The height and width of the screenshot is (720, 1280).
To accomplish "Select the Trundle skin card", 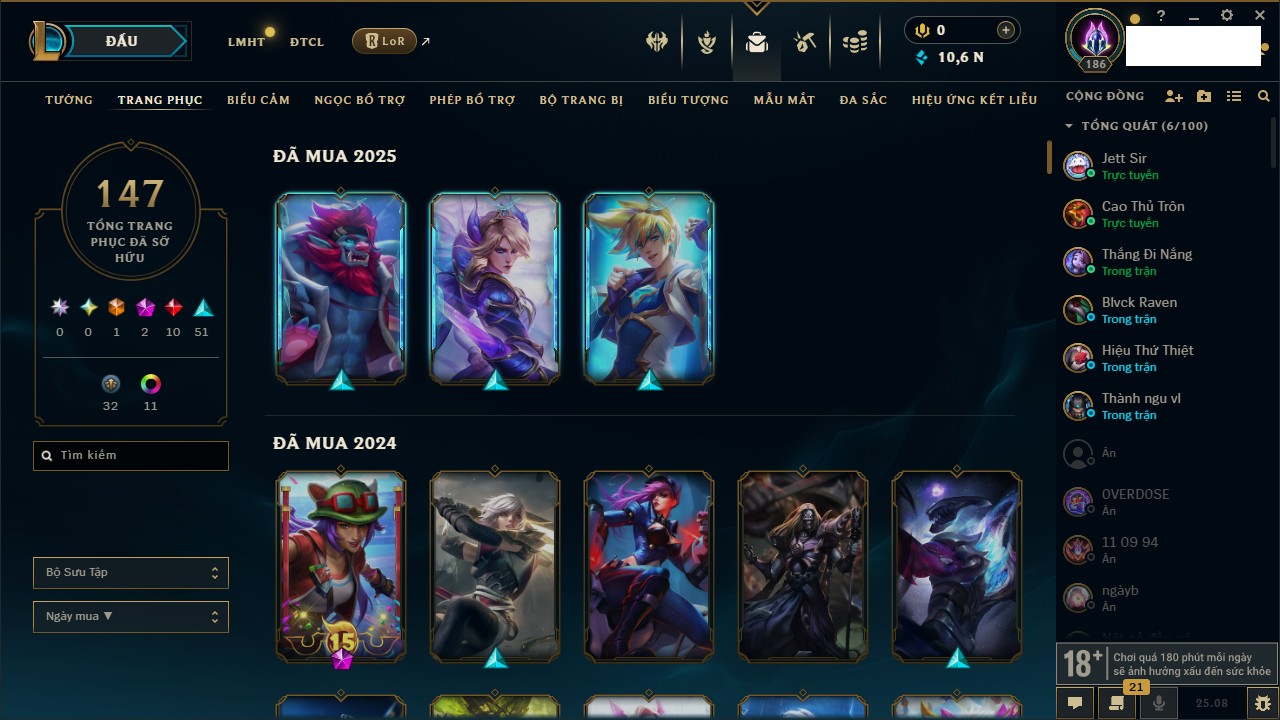I will (x=341, y=287).
